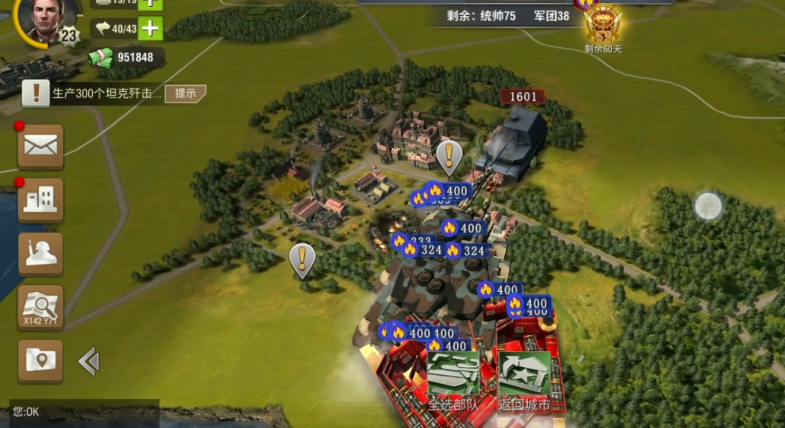Viewport: 785px width, 428px height.
Task: Open the soldier troops menu
Action: click(41, 253)
